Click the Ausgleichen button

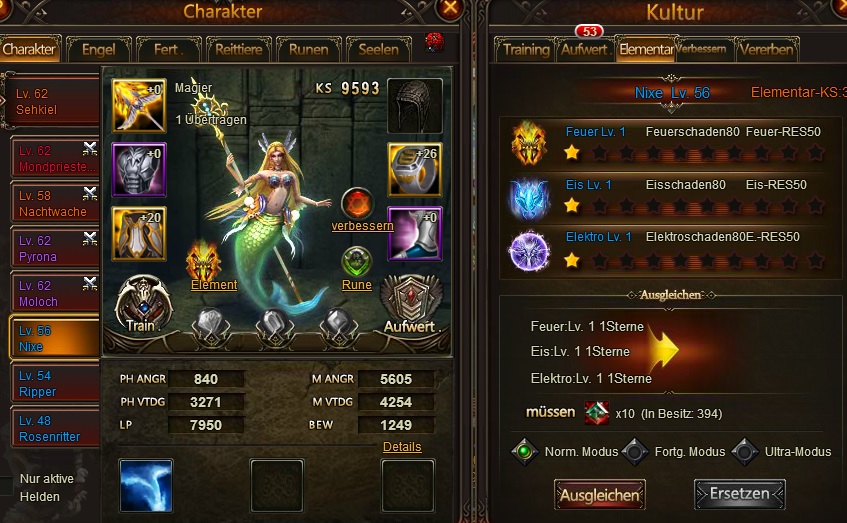tap(599, 494)
